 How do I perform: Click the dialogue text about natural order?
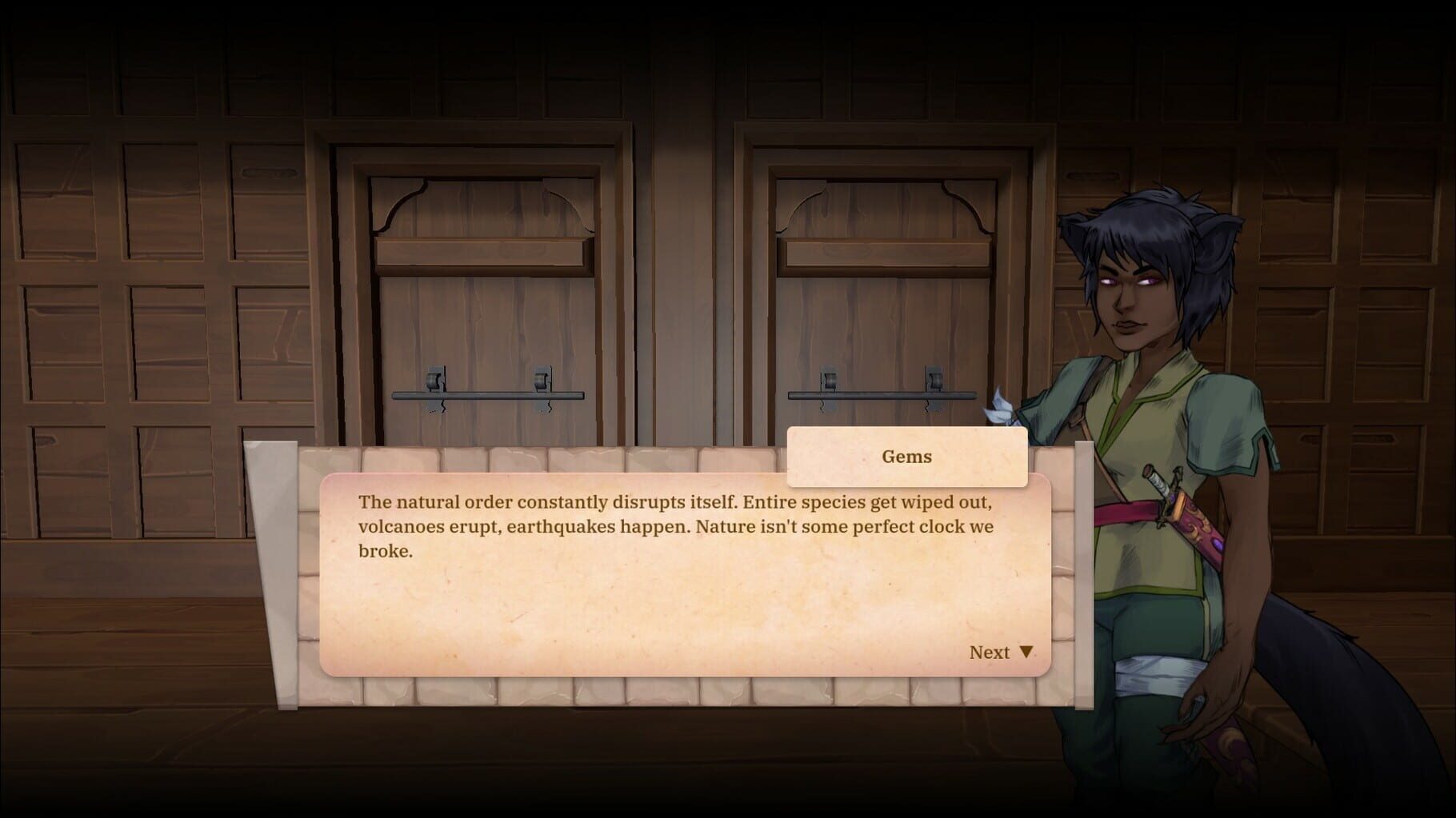[x=676, y=526]
